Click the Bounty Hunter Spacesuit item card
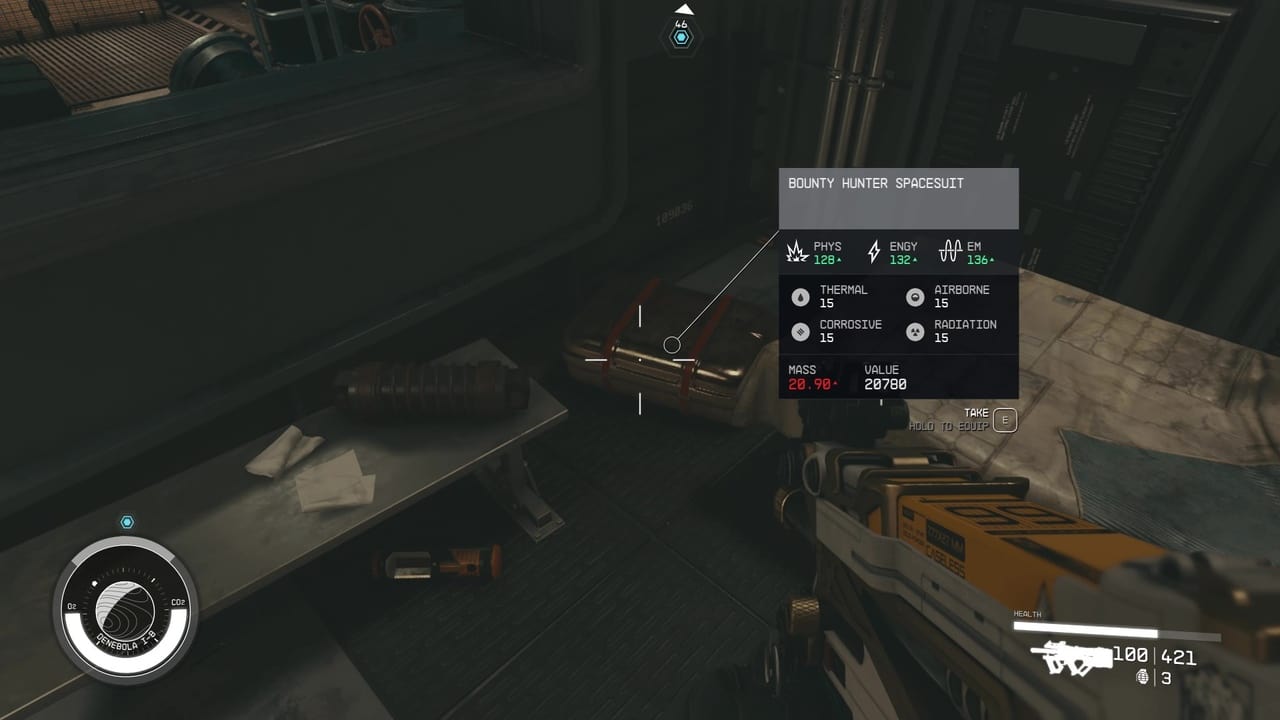1280x720 pixels. tap(898, 283)
